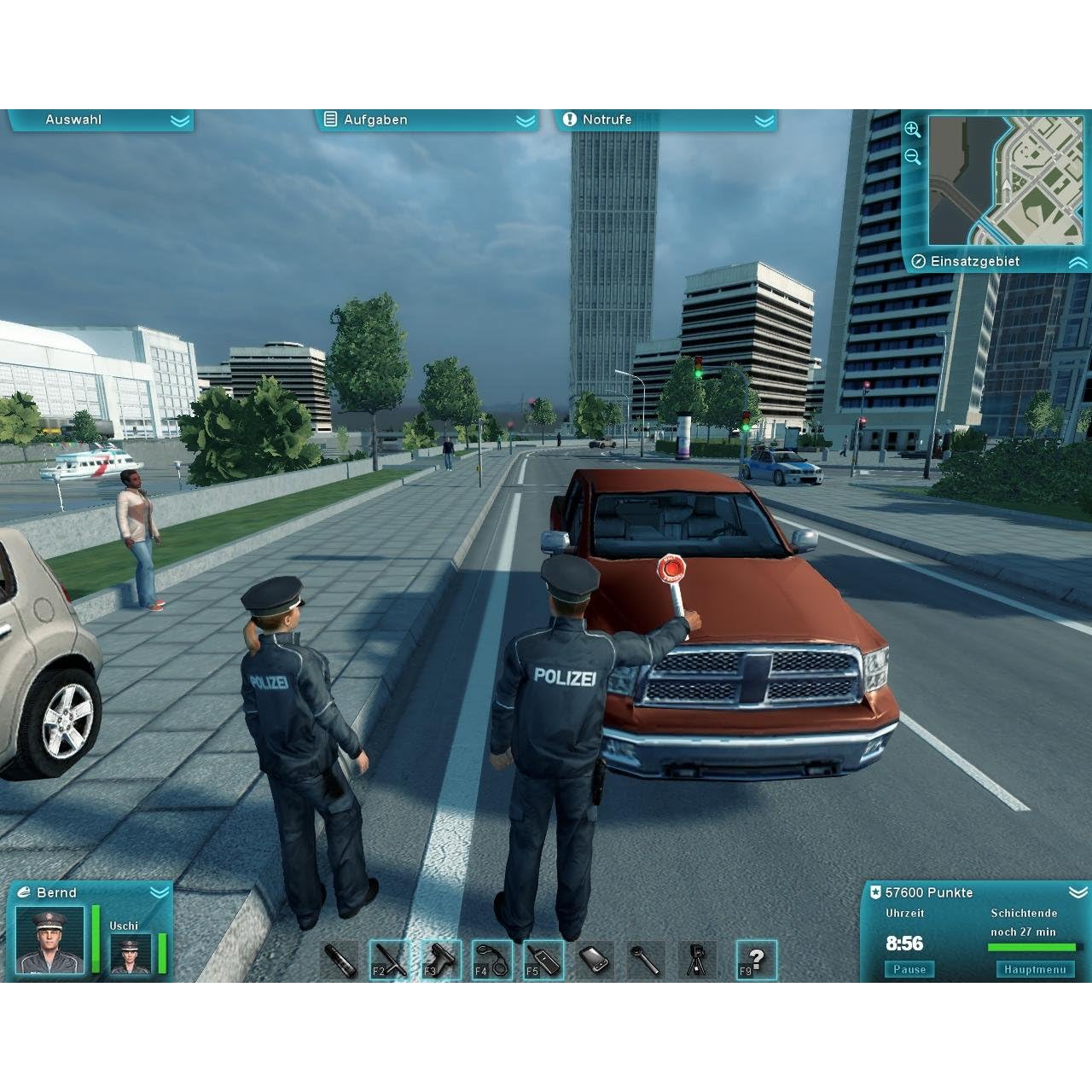Image resolution: width=1092 pixels, height=1092 pixels.
Task: Open the Aufgaben task list
Action: [427, 120]
